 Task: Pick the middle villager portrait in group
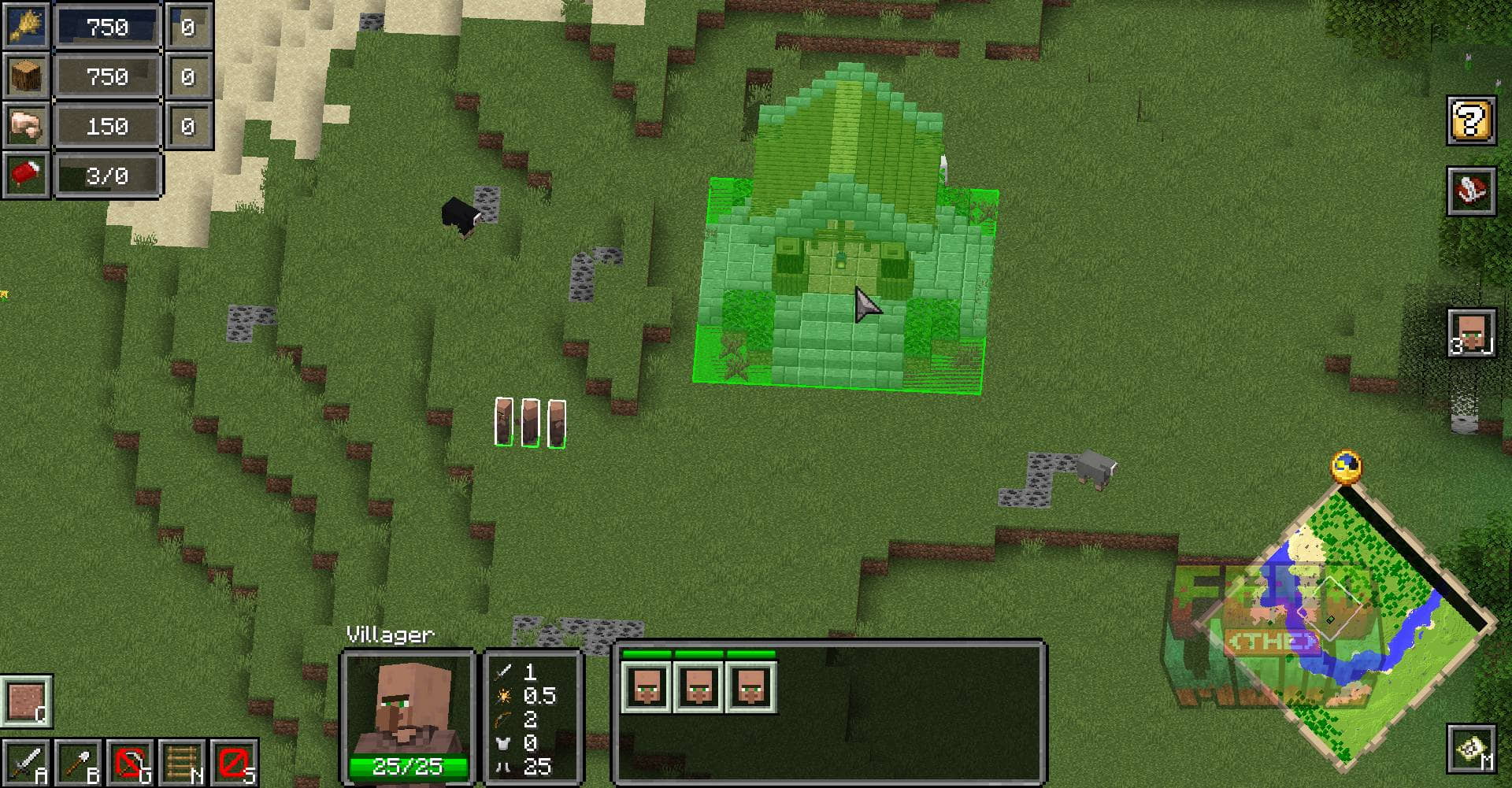(x=699, y=687)
